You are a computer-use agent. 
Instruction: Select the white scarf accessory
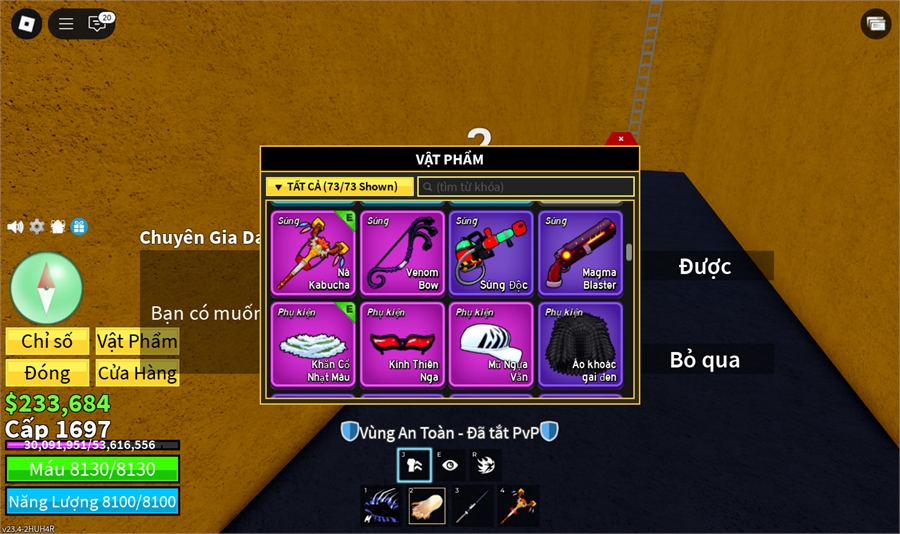coord(314,344)
